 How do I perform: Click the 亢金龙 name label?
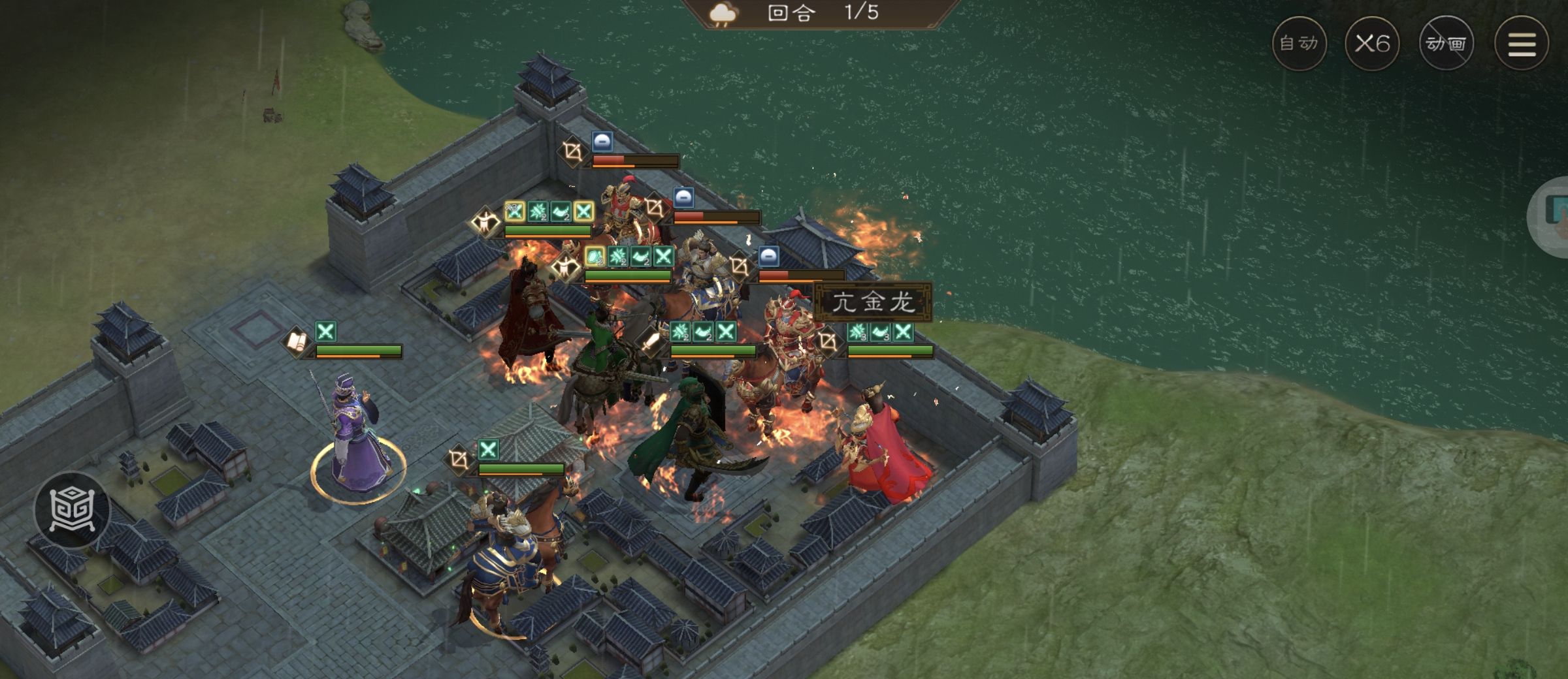[873, 302]
